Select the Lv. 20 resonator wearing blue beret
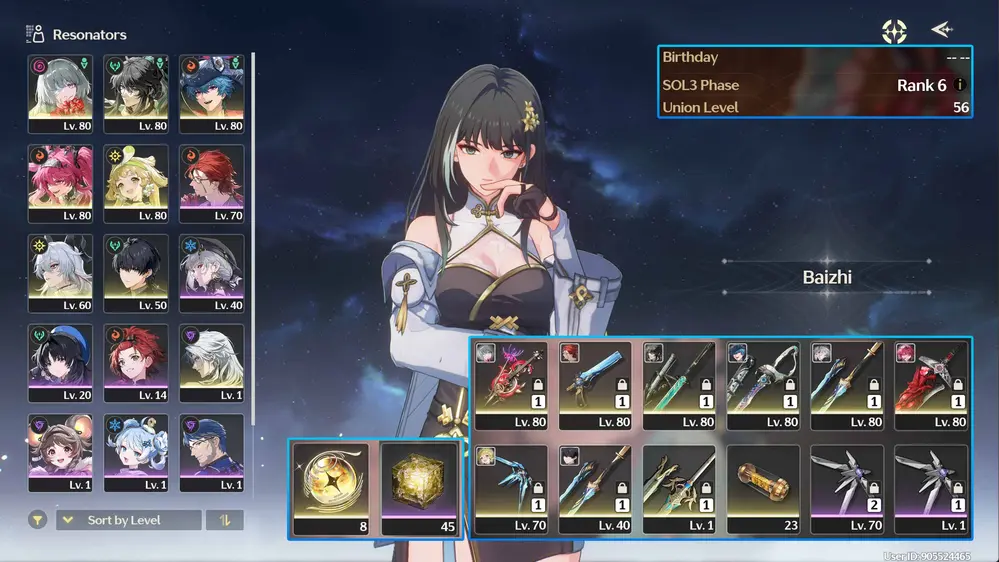 pos(60,362)
